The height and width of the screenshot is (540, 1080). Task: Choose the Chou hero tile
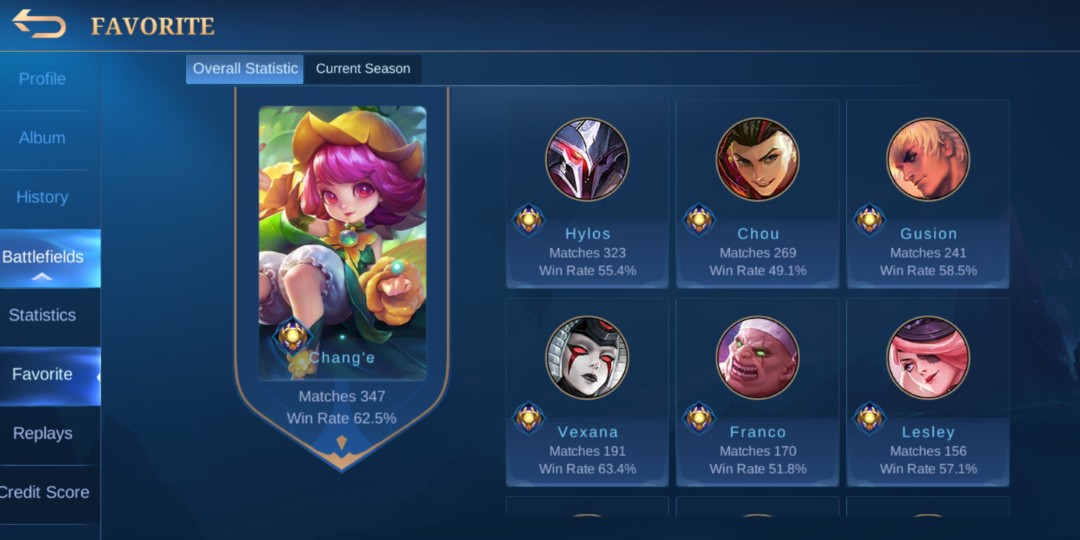click(757, 194)
